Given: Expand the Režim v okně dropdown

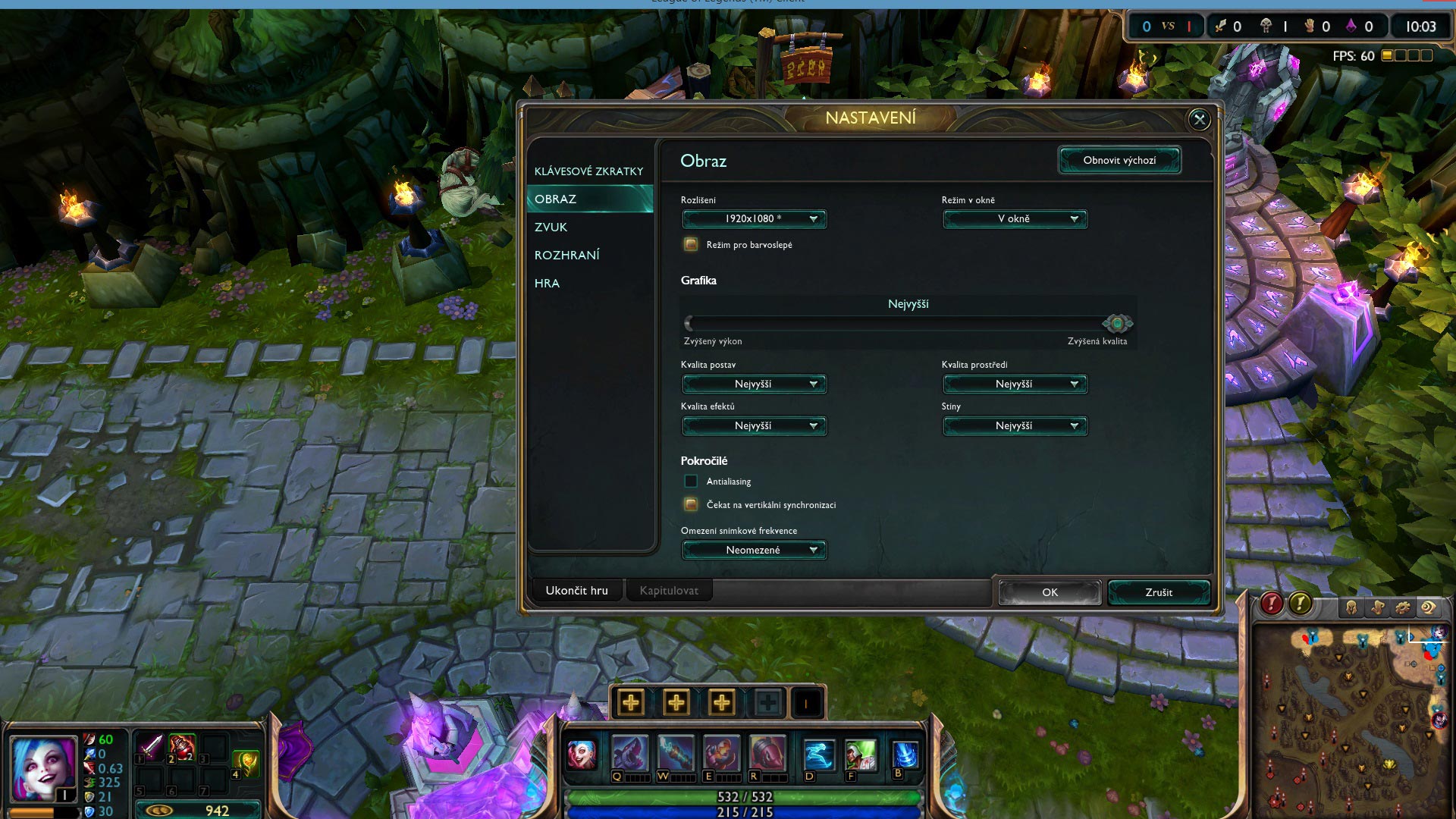Looking at the screenshot, I should 1015,219.
